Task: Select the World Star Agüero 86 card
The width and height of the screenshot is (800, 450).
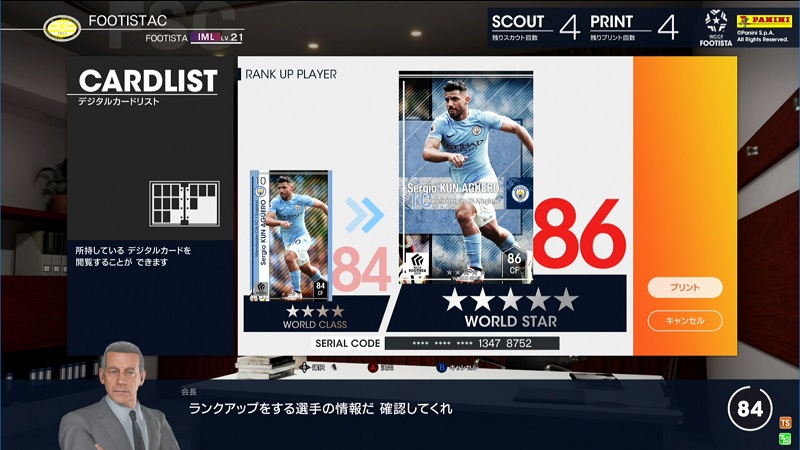Action: (x=466, y=177)
